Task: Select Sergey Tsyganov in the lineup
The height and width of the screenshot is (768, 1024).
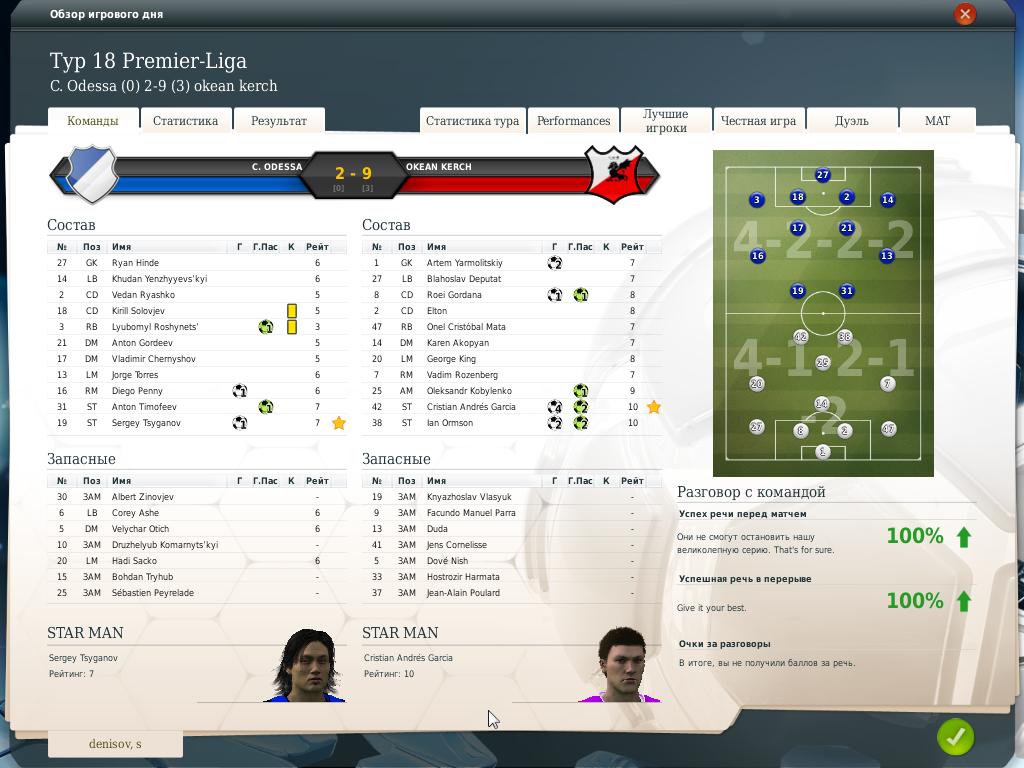Action: pos(146,423)
